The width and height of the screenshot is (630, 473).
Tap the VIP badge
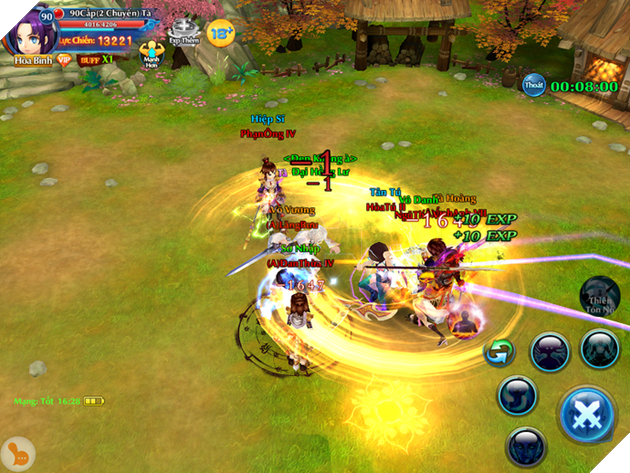tap(64, 60)
